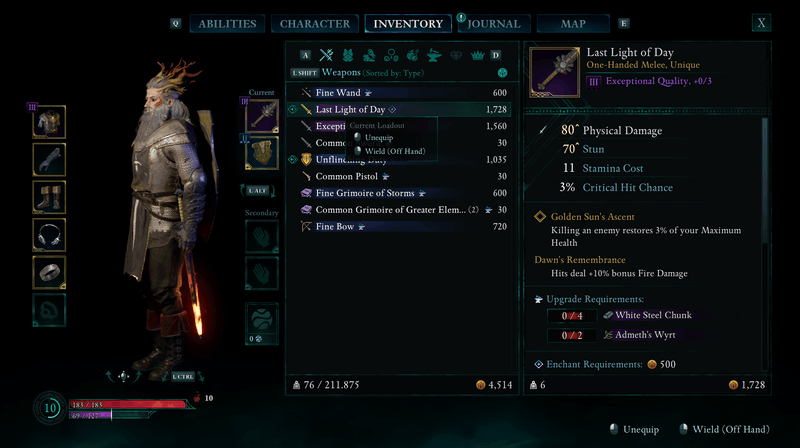Select the equipped chest armor slot
This screenshot has width=800, height=448.
(50, 122)
